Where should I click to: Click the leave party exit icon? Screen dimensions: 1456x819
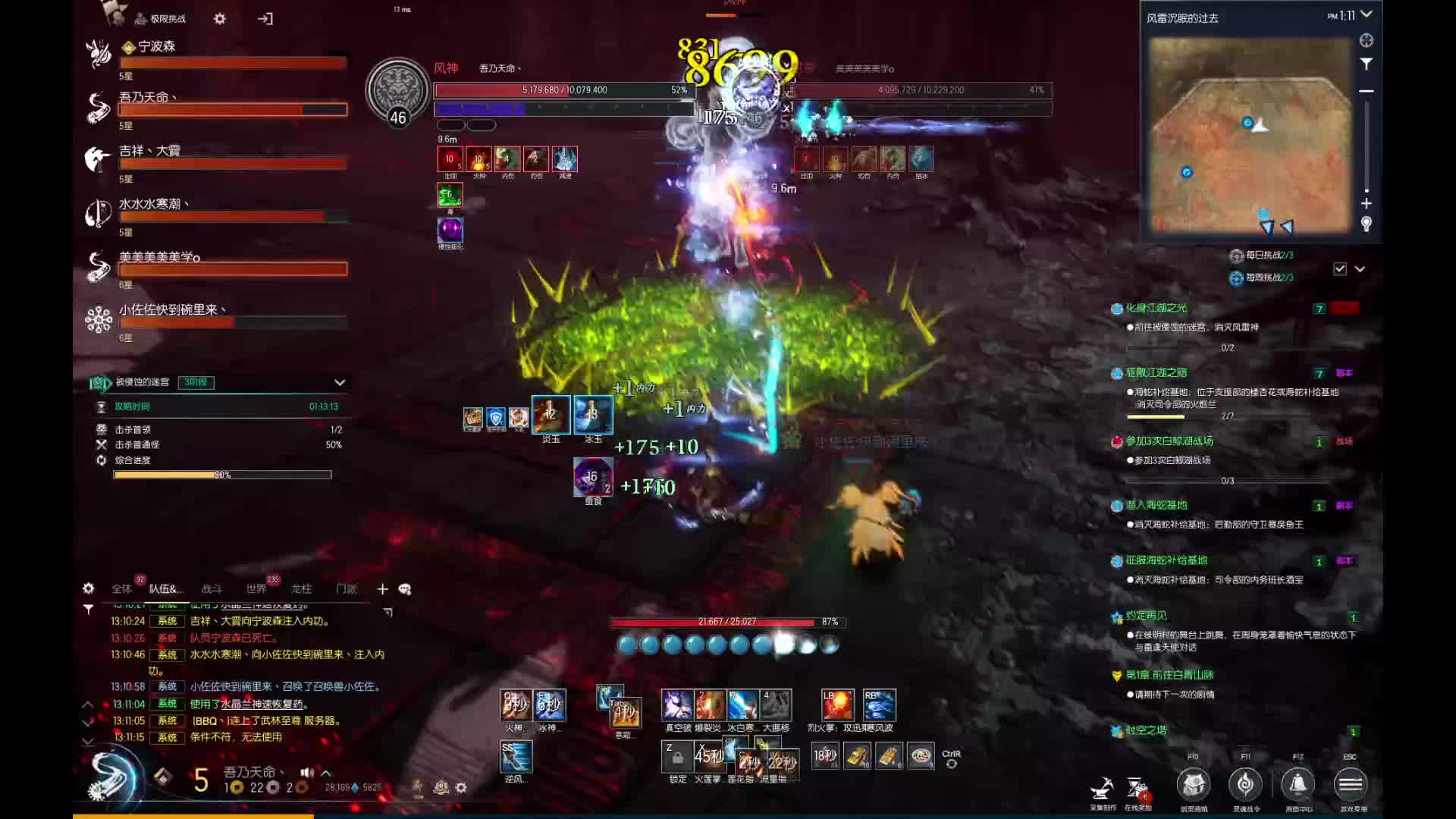pos(265,19)
